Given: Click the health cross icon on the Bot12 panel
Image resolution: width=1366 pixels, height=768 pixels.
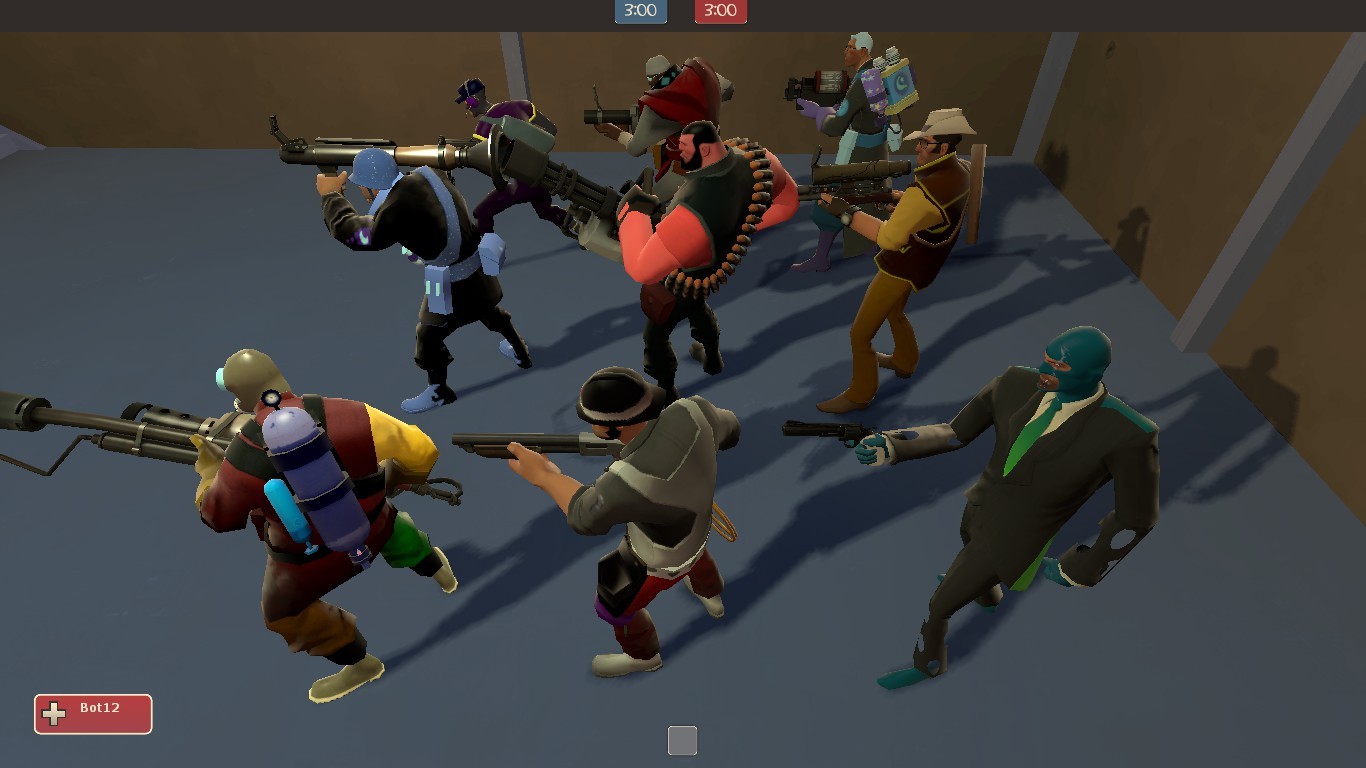Looking at the screenshot, I should [52, 713].
